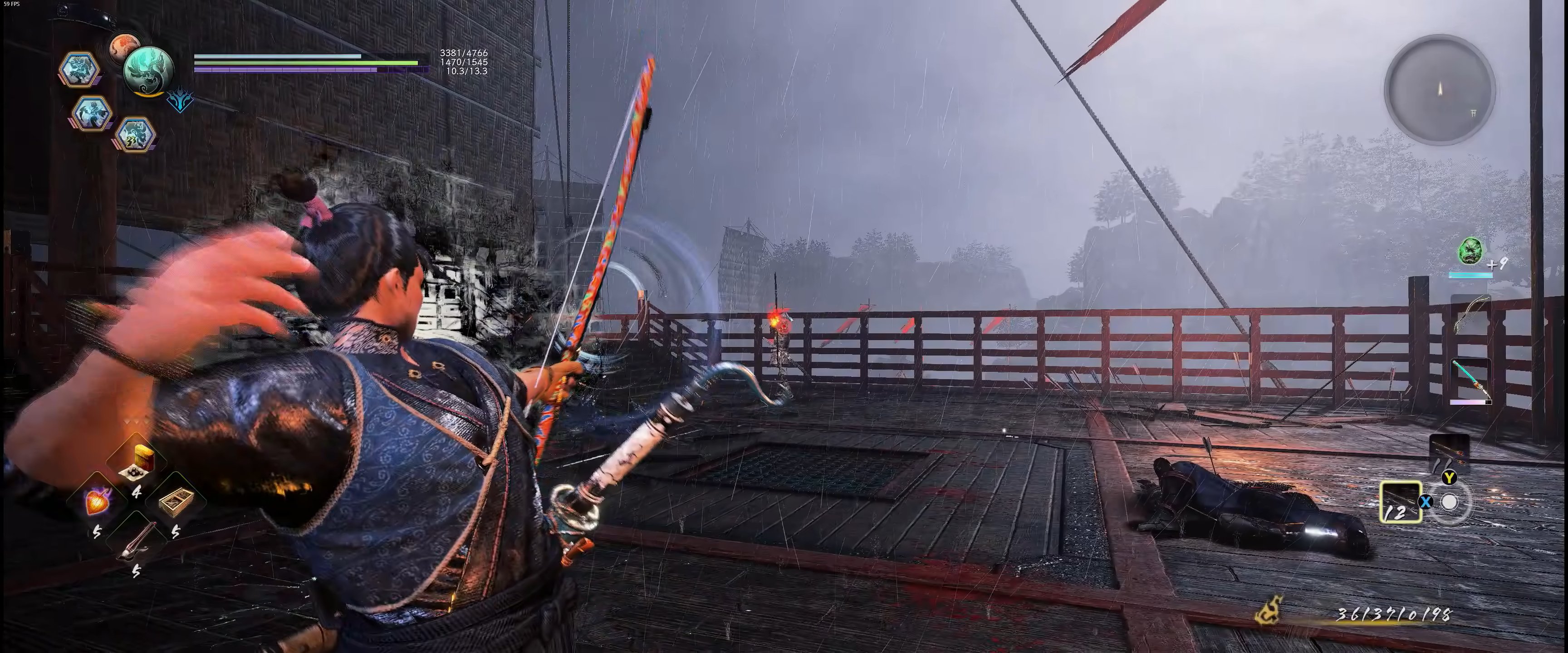Image resolution: width=1568 pixels, height=653 pixels.
Task: Click the blue diamond crest buff icon
Action: 180,100
